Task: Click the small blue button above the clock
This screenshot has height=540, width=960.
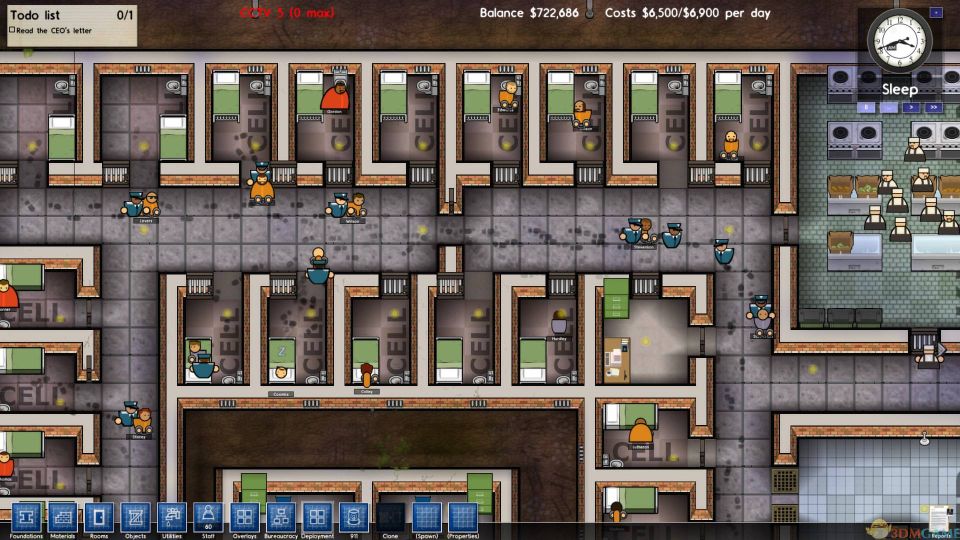Action: click(x=935, y=13)
